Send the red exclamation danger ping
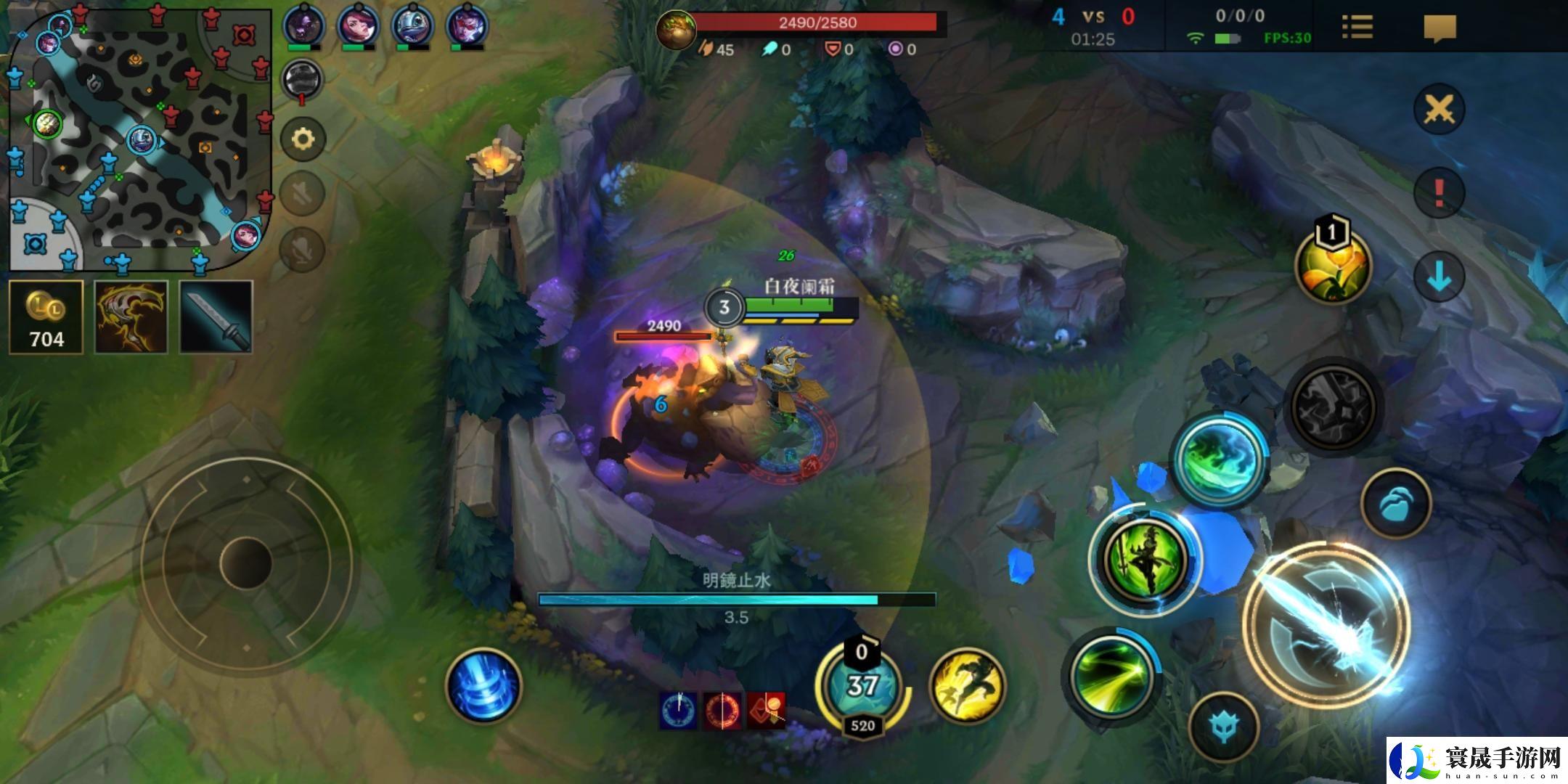1568x784 pixels. pos(1439,193)
